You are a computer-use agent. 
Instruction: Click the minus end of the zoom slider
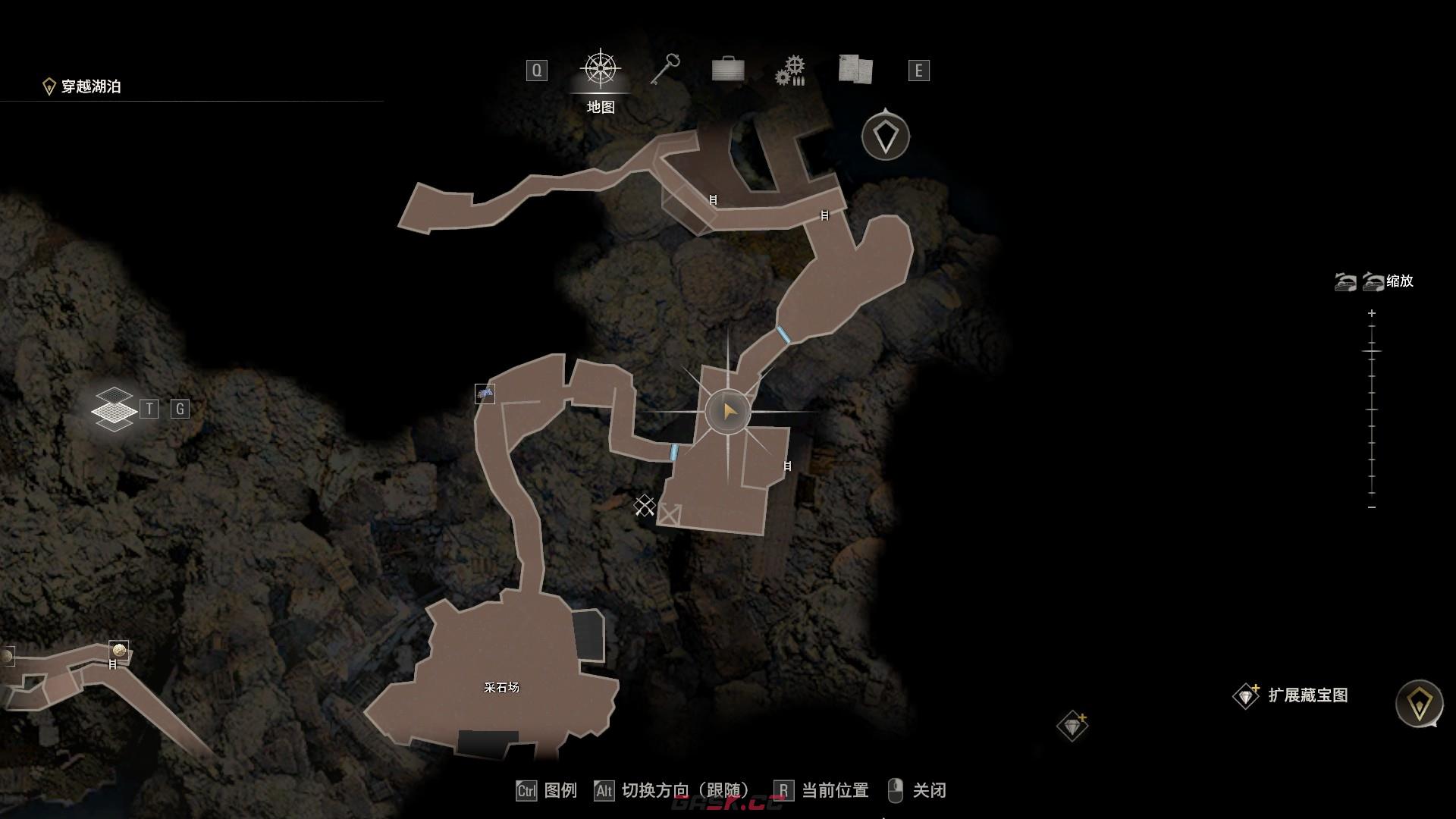1372,507
